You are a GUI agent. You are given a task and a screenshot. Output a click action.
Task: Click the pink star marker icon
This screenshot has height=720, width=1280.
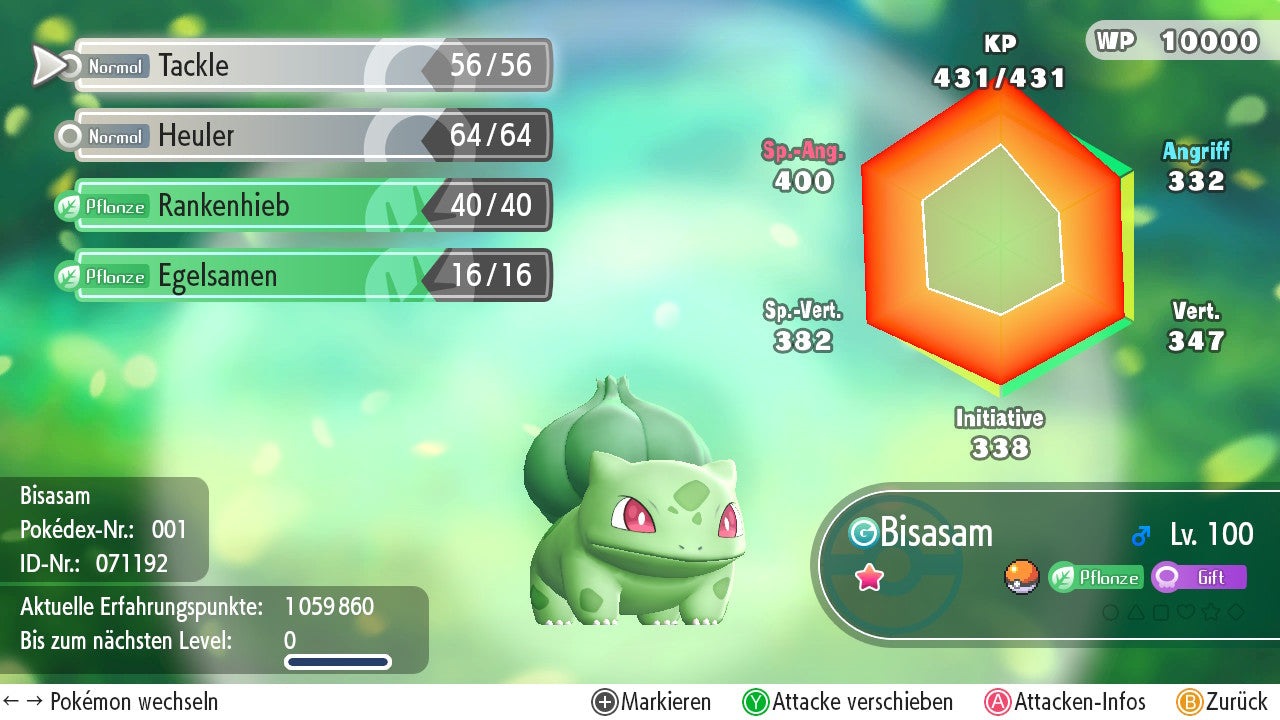869,577
